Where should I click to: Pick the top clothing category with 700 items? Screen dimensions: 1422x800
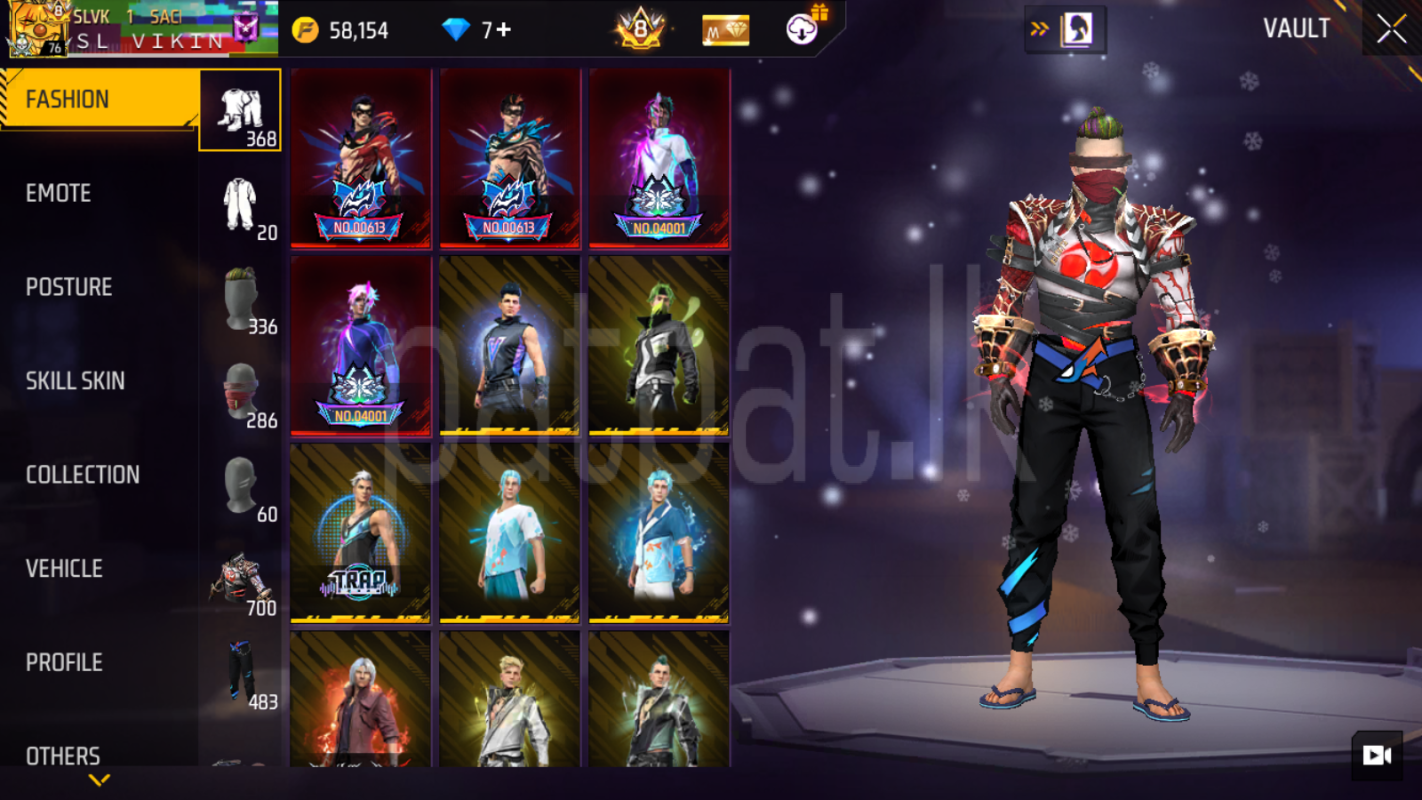coord(240,581)
